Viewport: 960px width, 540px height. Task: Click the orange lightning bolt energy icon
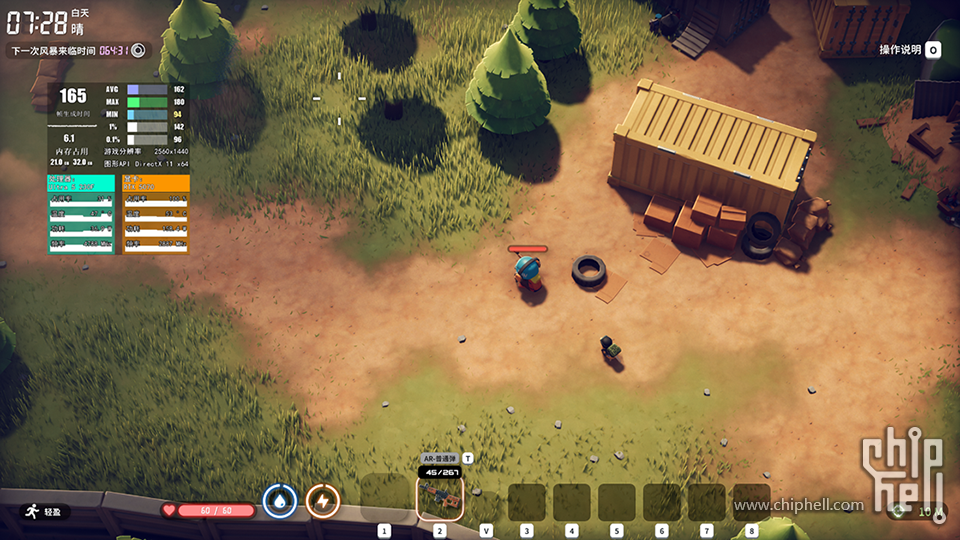[322, 500]
